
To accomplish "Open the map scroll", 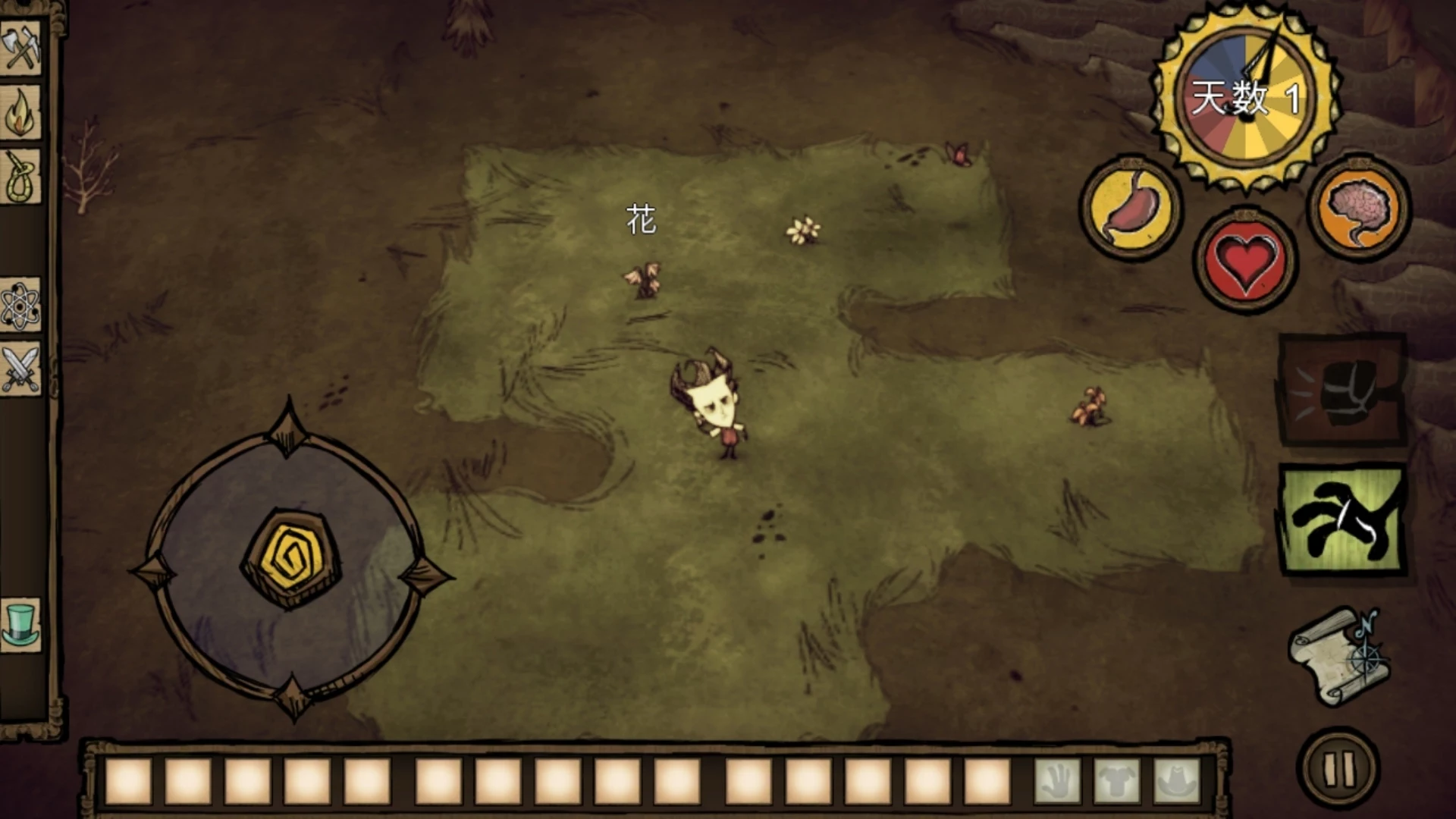I will [1340, 657].
